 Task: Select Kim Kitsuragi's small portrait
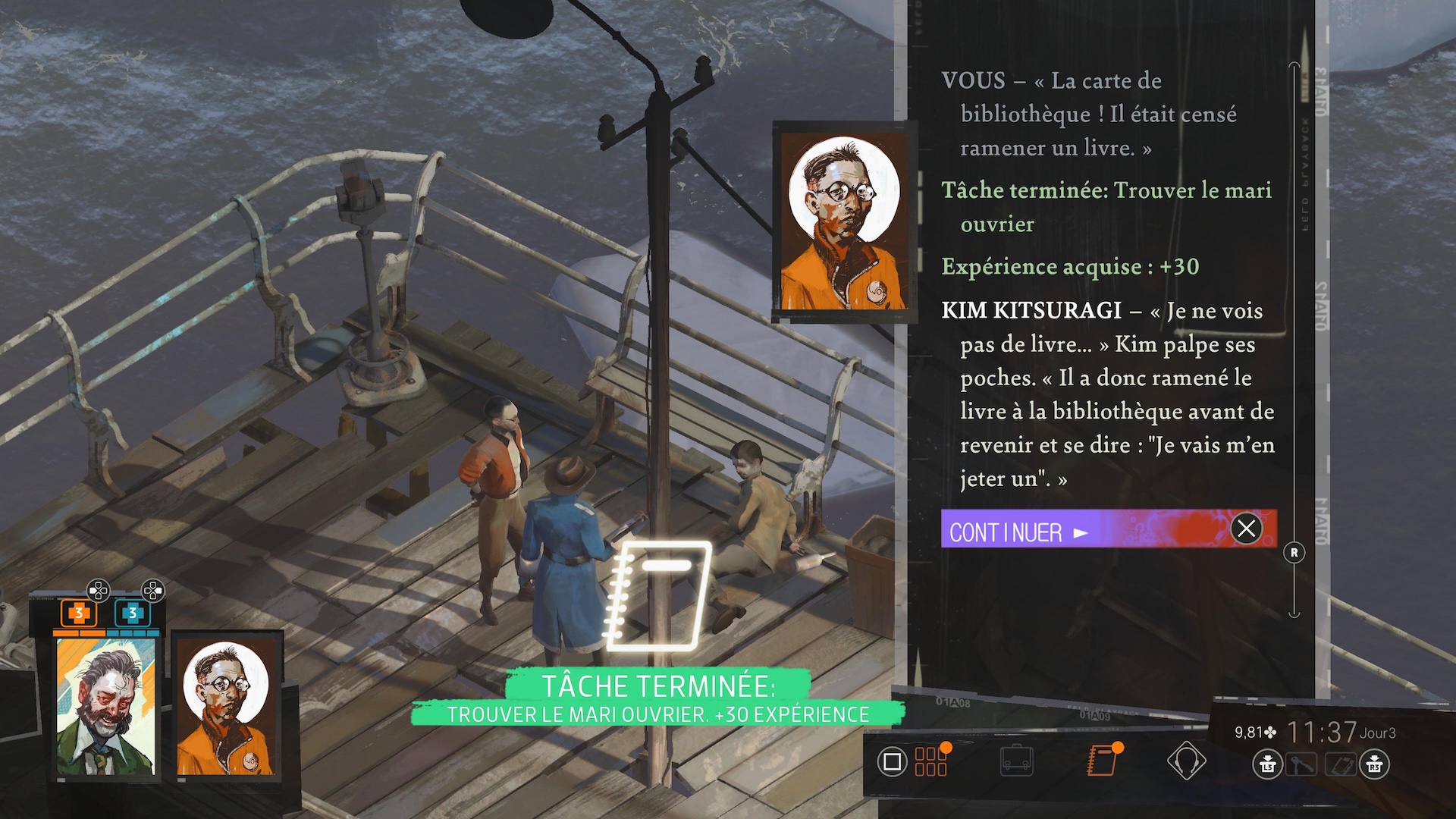point(226,707)
